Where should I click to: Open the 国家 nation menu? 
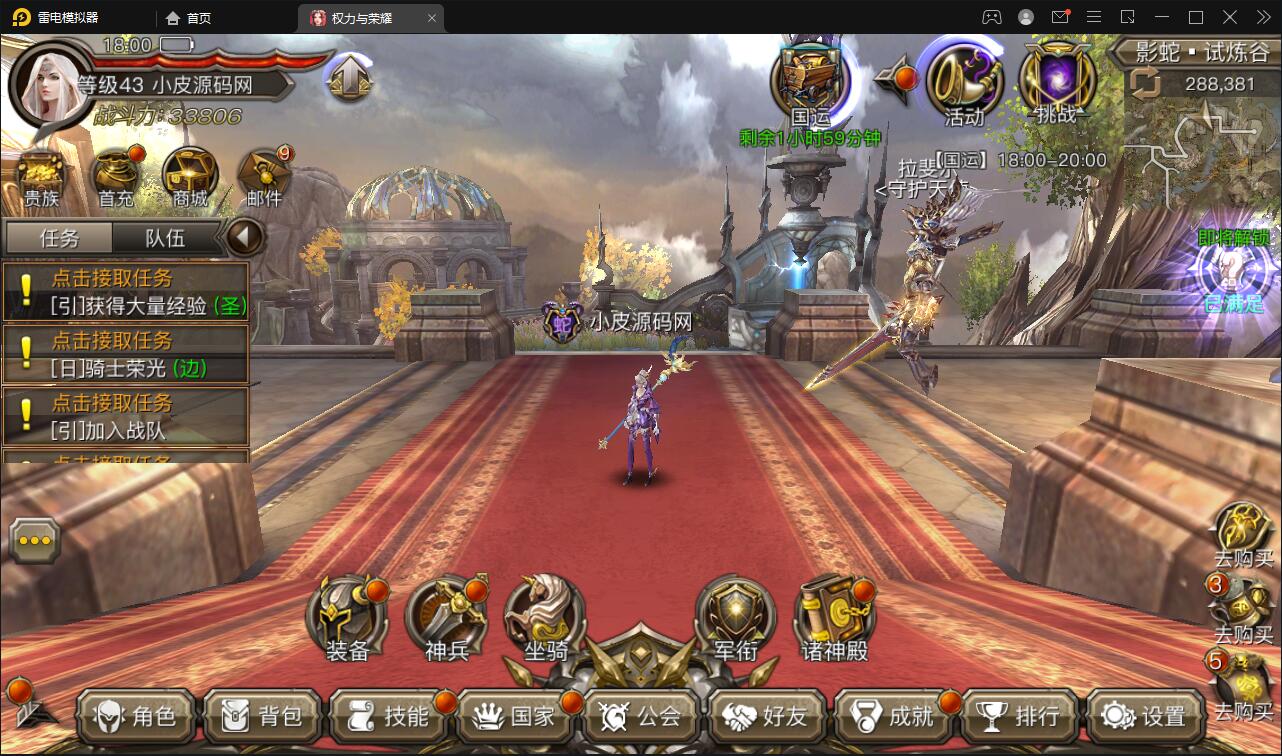pyautogui.click(x=515, y=715)
